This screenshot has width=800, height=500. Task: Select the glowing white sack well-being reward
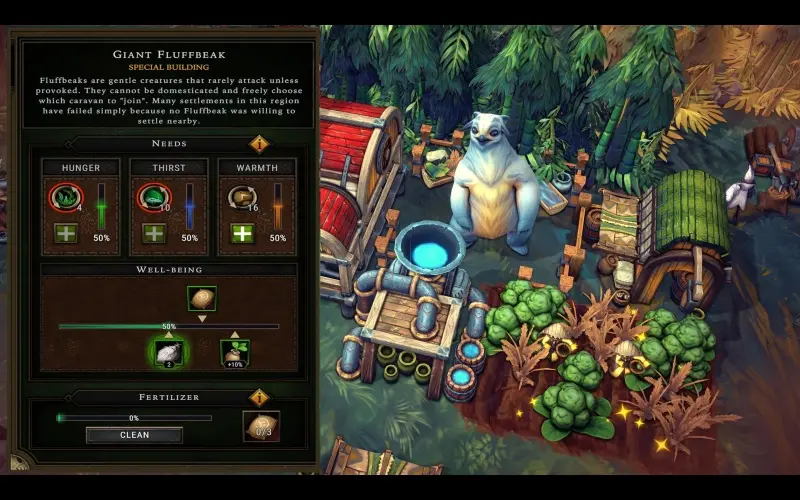pyautogui.click(x=169, y=352)
